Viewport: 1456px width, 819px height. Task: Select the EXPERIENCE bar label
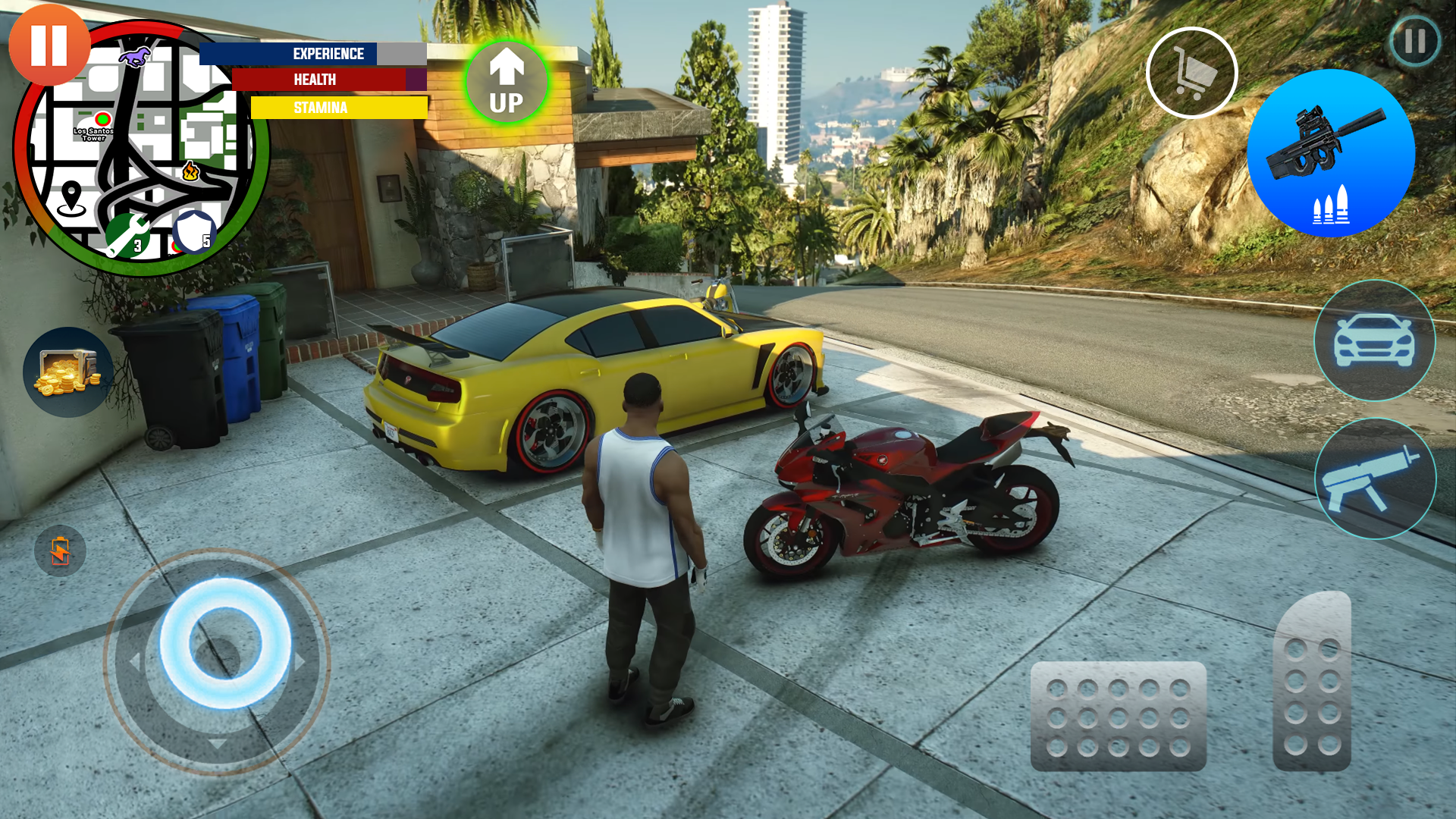(329, 53)
